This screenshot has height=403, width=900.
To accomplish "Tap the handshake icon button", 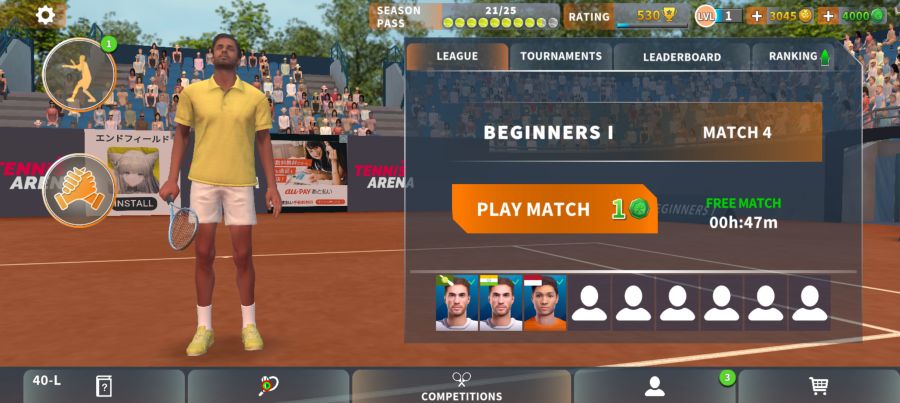I will pyautogui.click(x=79, y=189).
